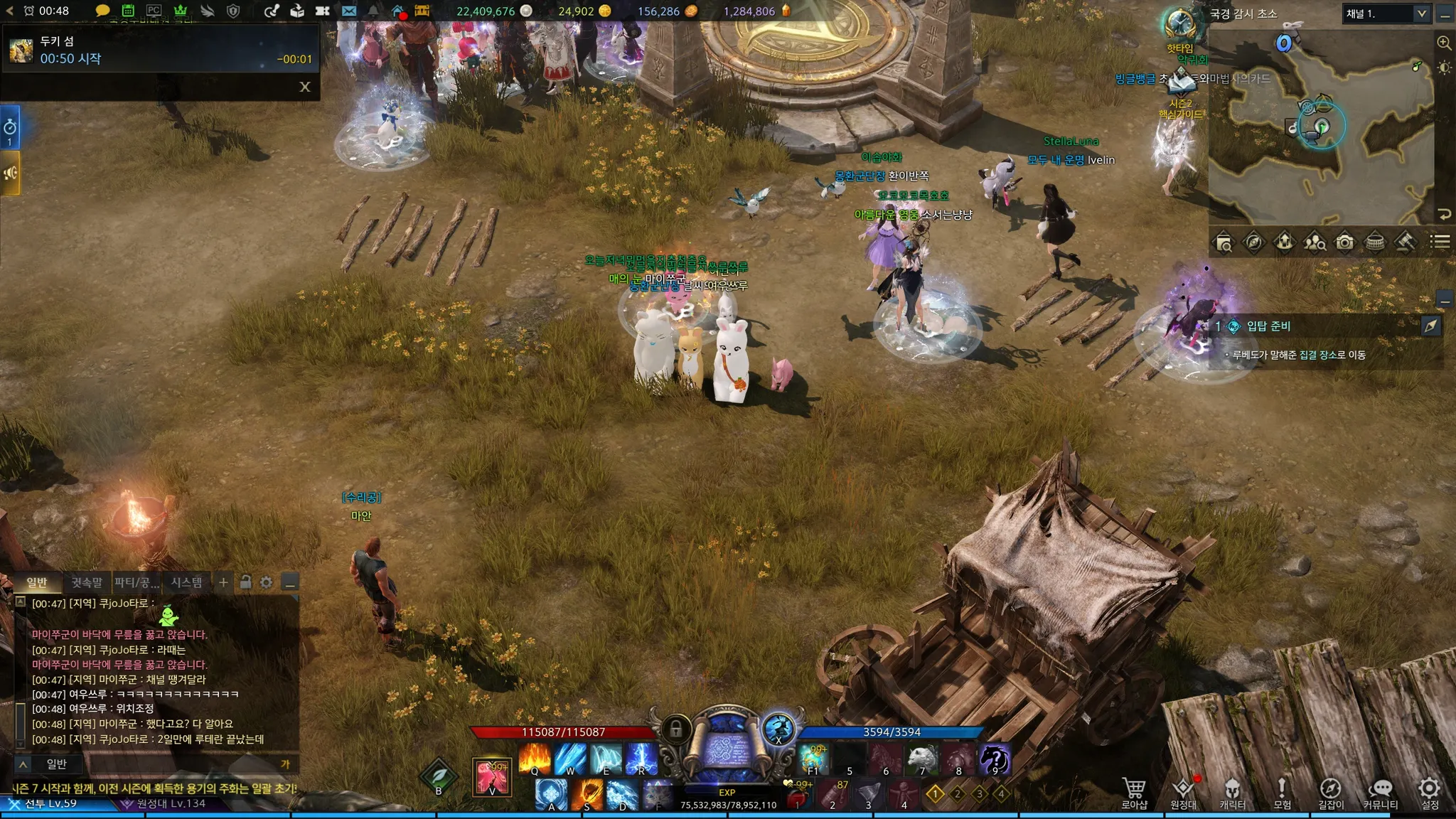This screenshot has width=1456, height=819.
Task: Close the 두키 섬 island timer notification
Action: click(x=305, y=87)
